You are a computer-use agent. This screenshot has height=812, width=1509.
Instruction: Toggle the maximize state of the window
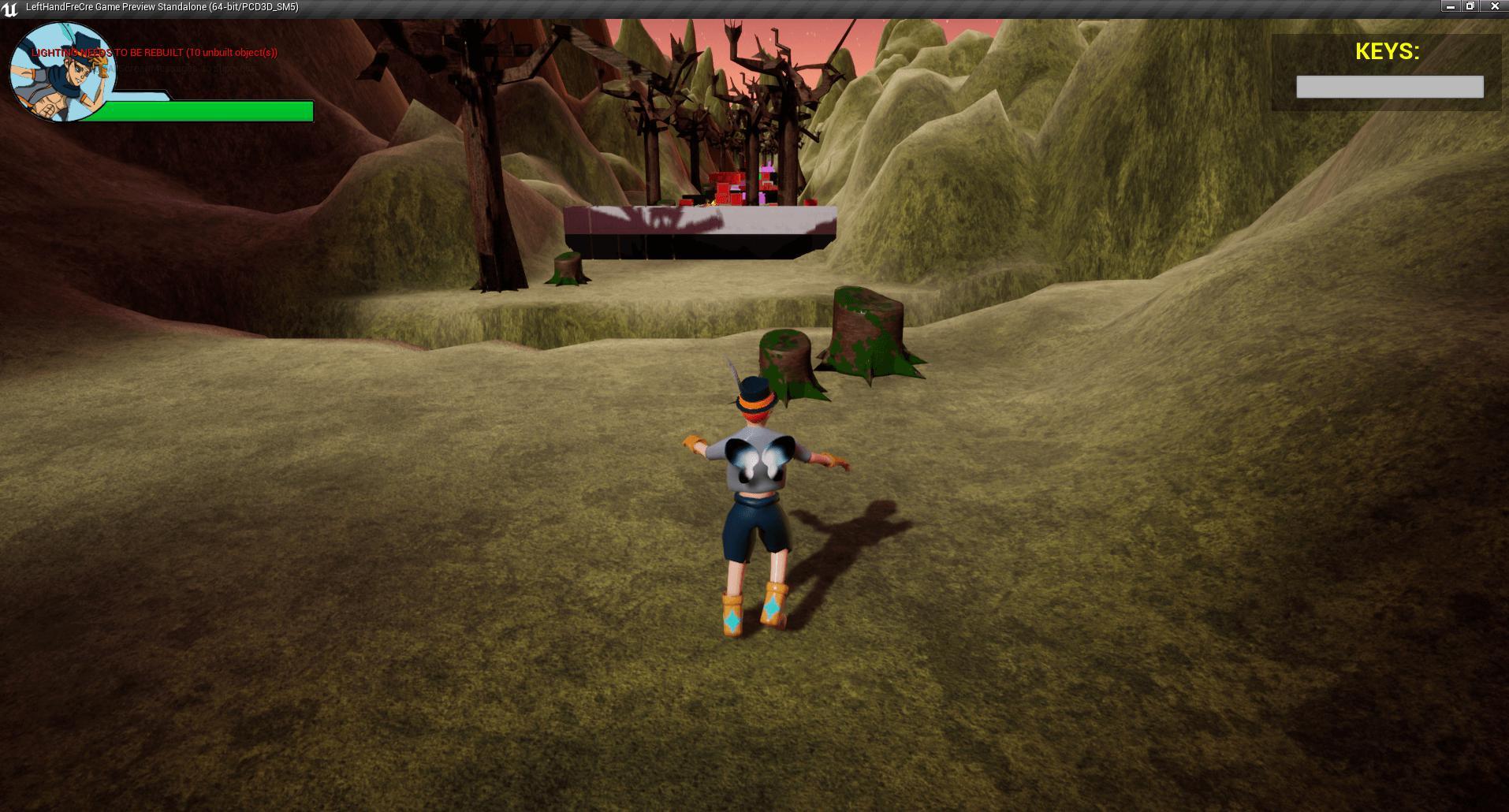[x=1470, y=7]
